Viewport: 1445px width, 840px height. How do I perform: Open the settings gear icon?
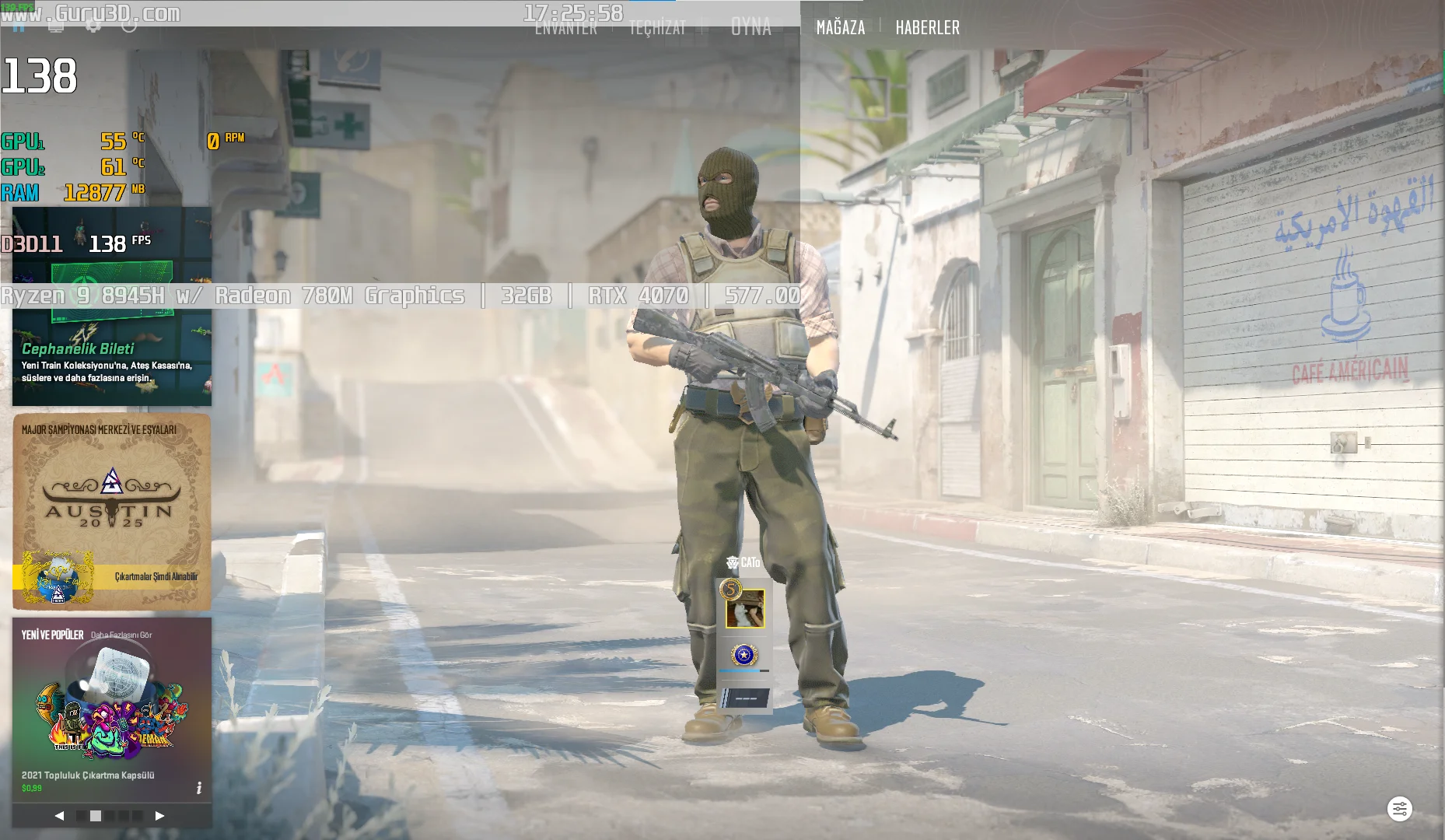tap(93, 26)
